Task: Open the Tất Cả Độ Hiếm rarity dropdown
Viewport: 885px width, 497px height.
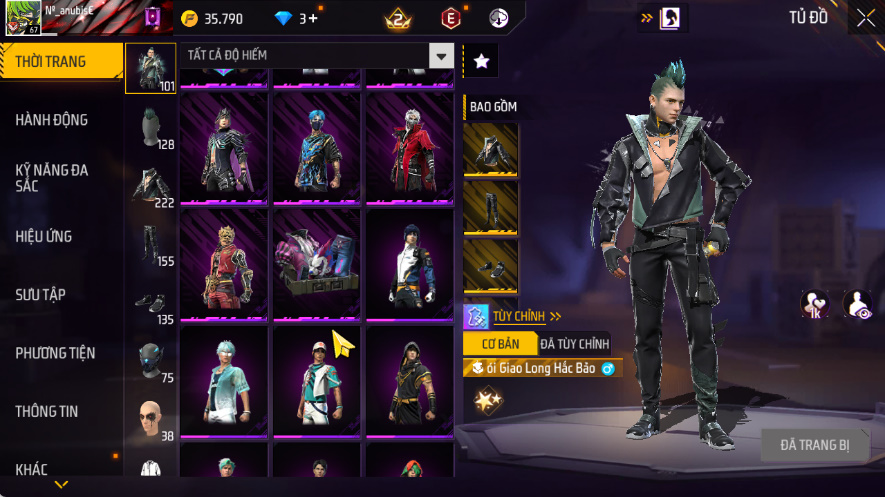Action: 441,56
